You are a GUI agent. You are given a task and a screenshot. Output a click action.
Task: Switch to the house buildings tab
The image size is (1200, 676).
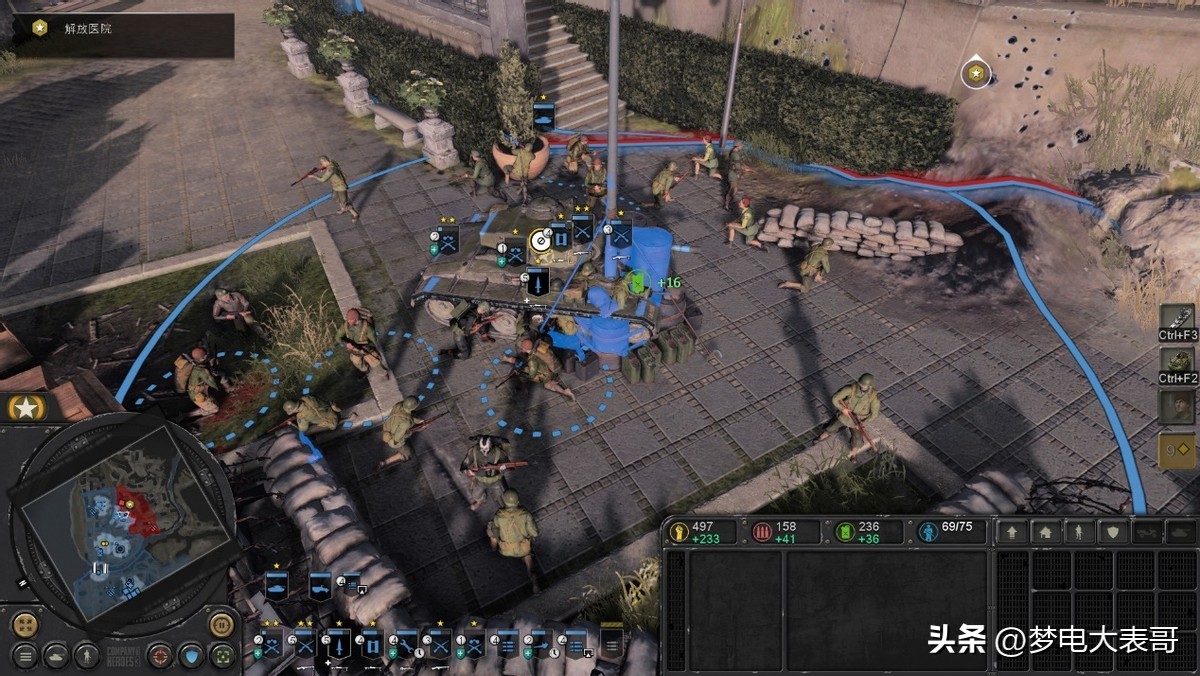click(1045, 532)
